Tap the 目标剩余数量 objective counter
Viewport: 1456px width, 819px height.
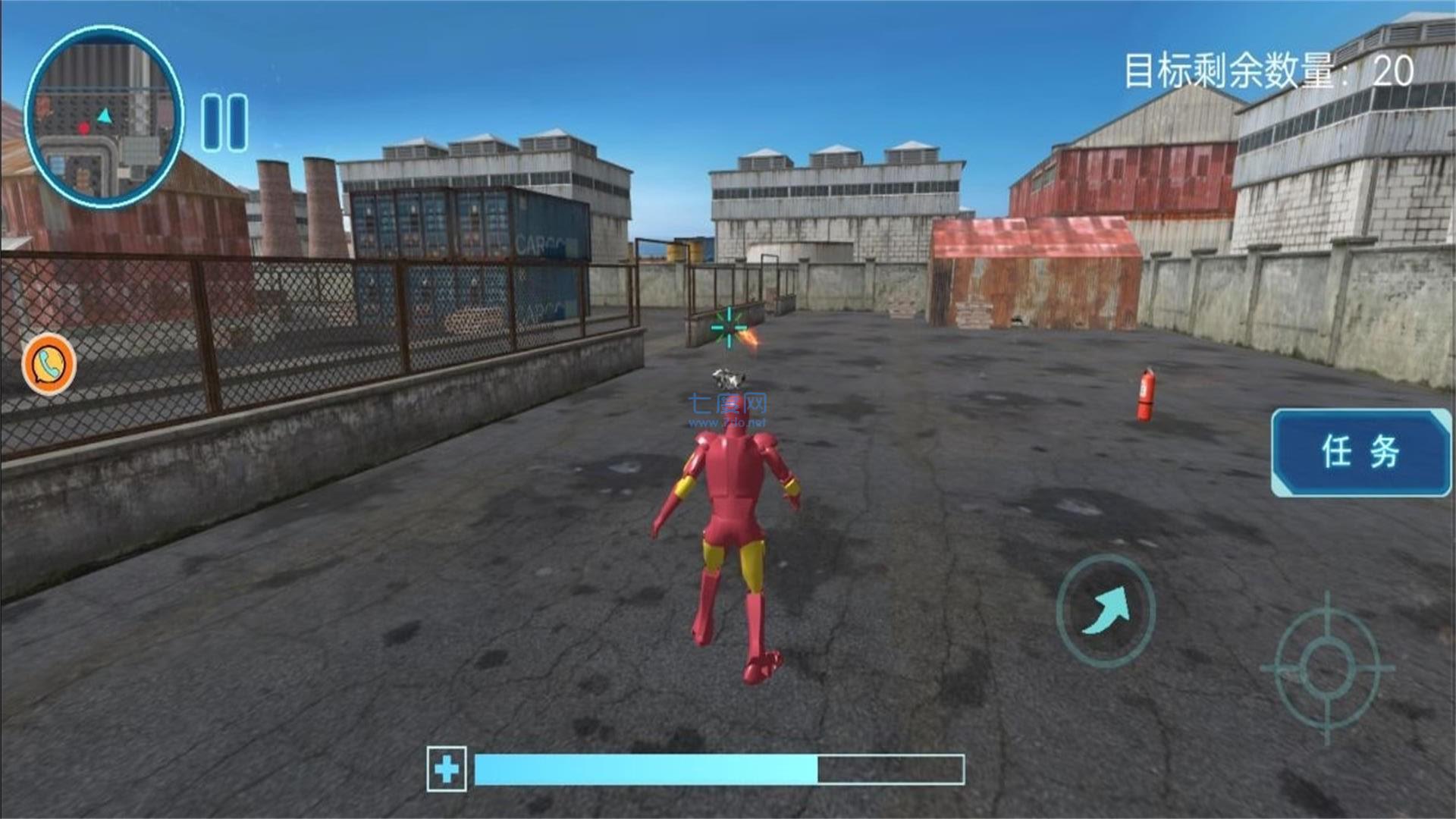point(1266,68)
